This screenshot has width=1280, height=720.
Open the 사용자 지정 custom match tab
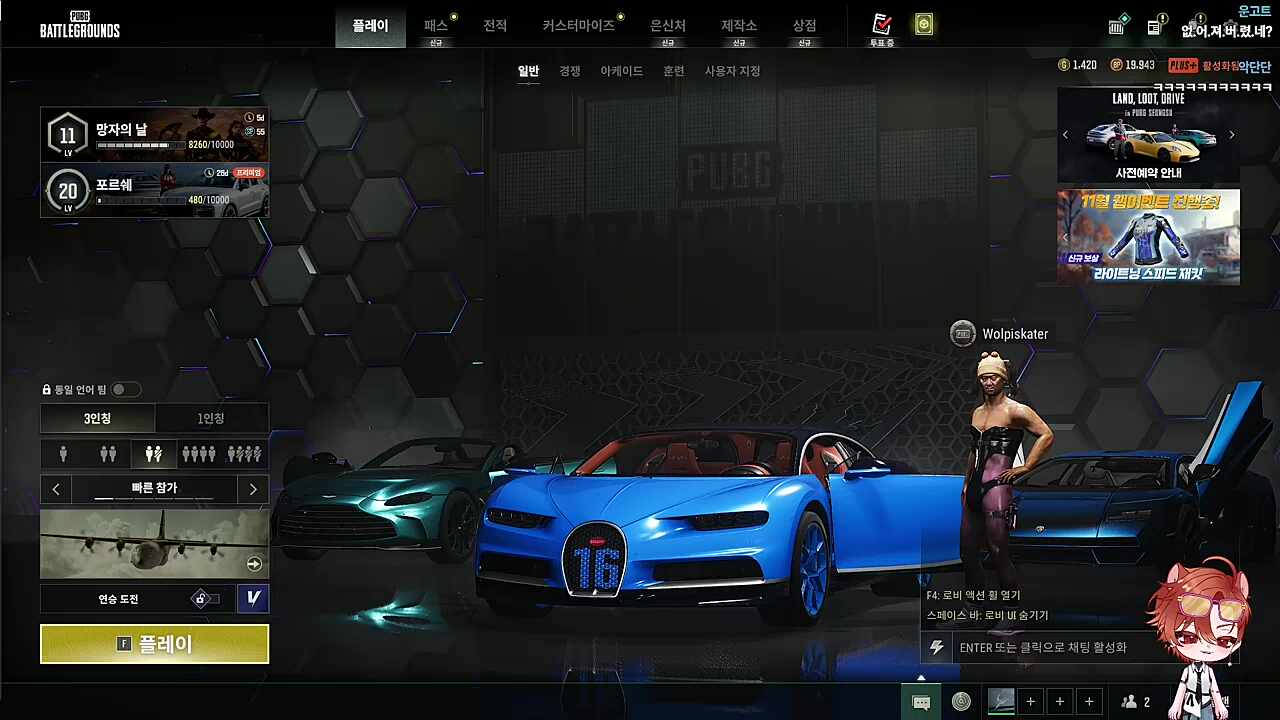(x=732, y=71)
